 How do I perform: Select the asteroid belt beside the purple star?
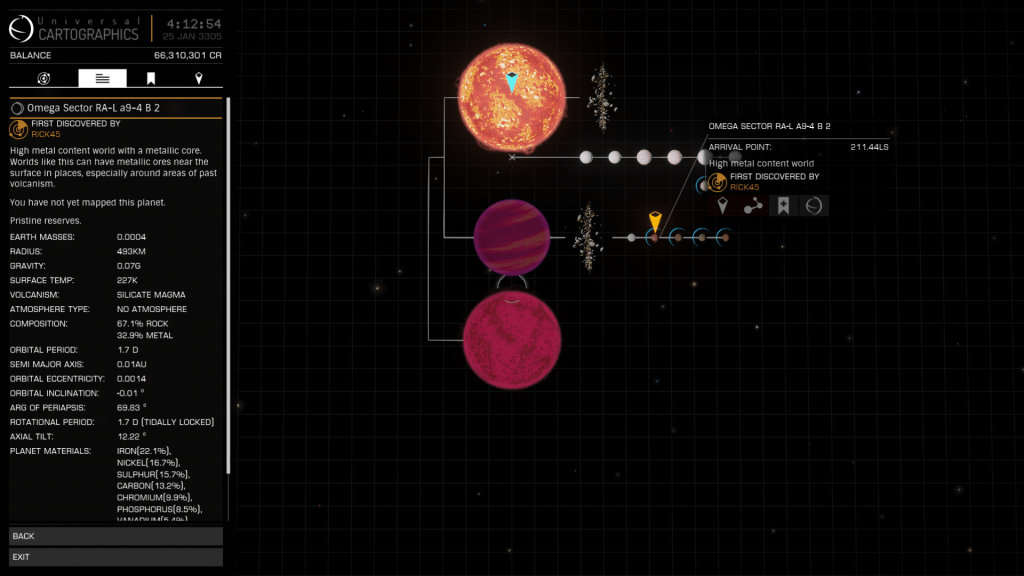click(587, 237)
